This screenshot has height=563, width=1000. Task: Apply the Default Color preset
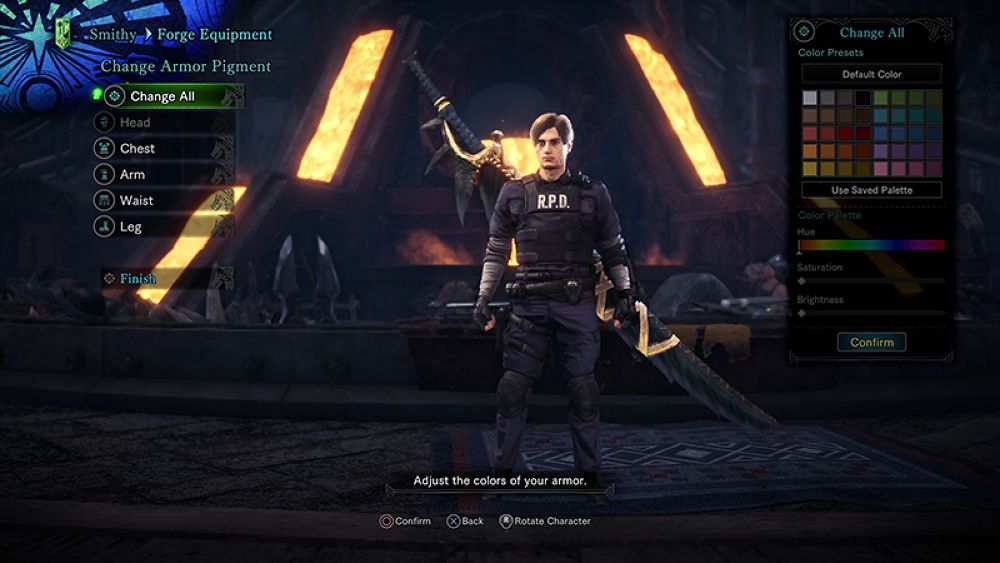pyautogui.click(x=872, y=74)
